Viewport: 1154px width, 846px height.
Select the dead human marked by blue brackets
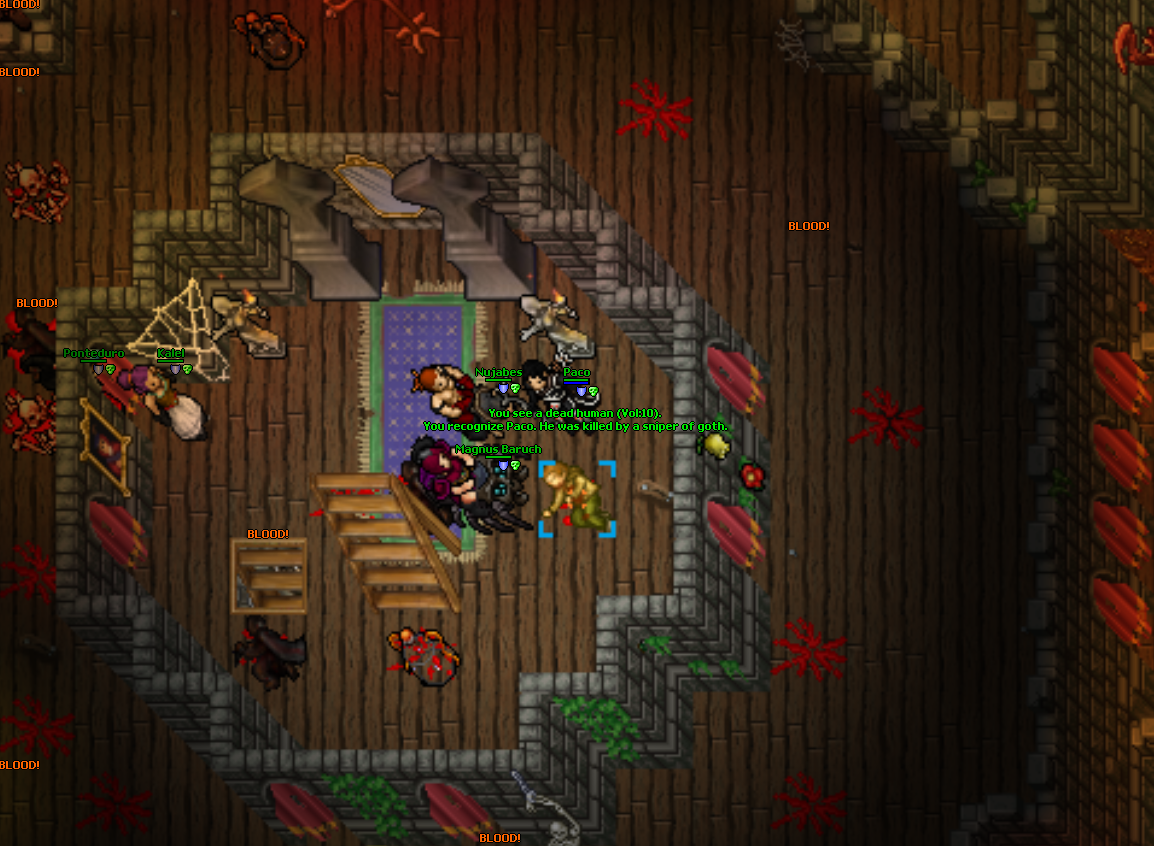pos(577,498)
